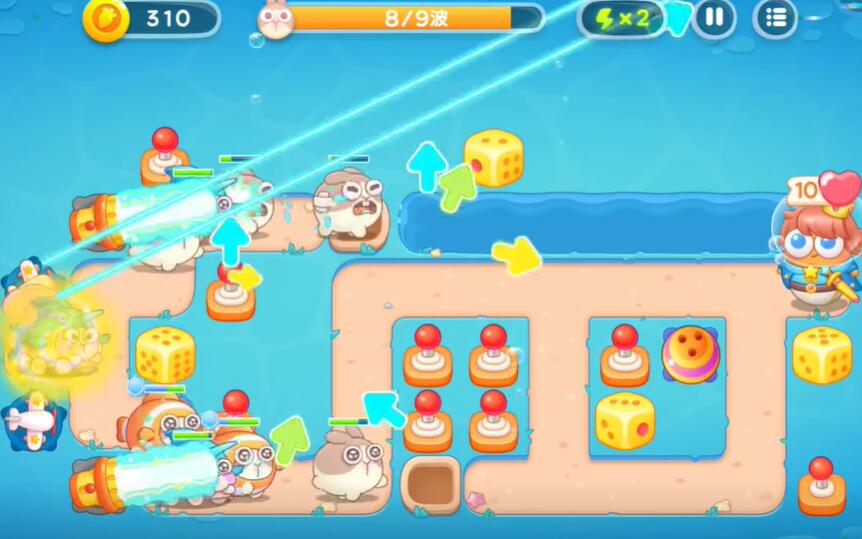
Task: Pause the game
Action: coord(714,18)
